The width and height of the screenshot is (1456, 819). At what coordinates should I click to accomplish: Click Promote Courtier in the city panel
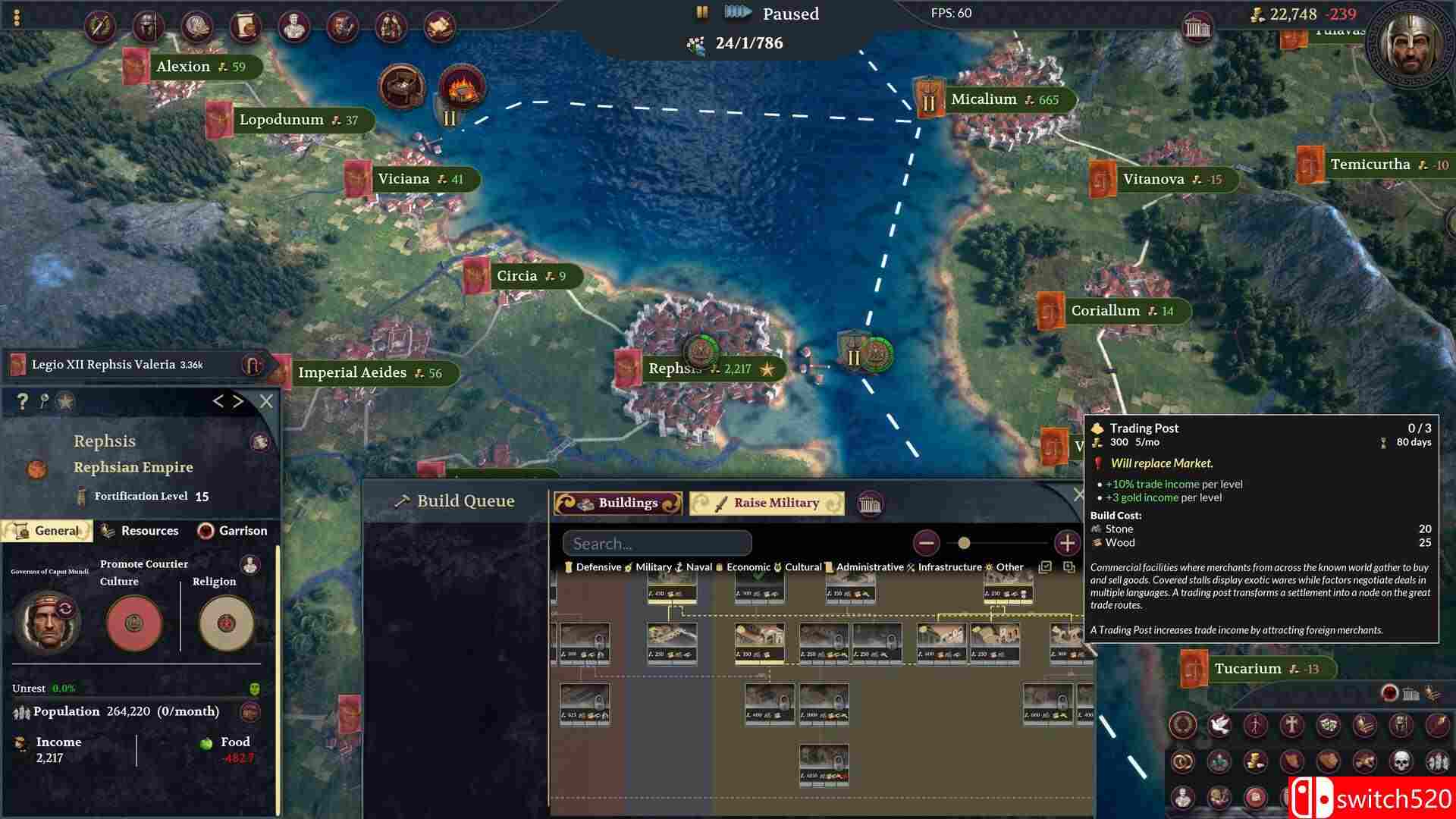(144, 563)
